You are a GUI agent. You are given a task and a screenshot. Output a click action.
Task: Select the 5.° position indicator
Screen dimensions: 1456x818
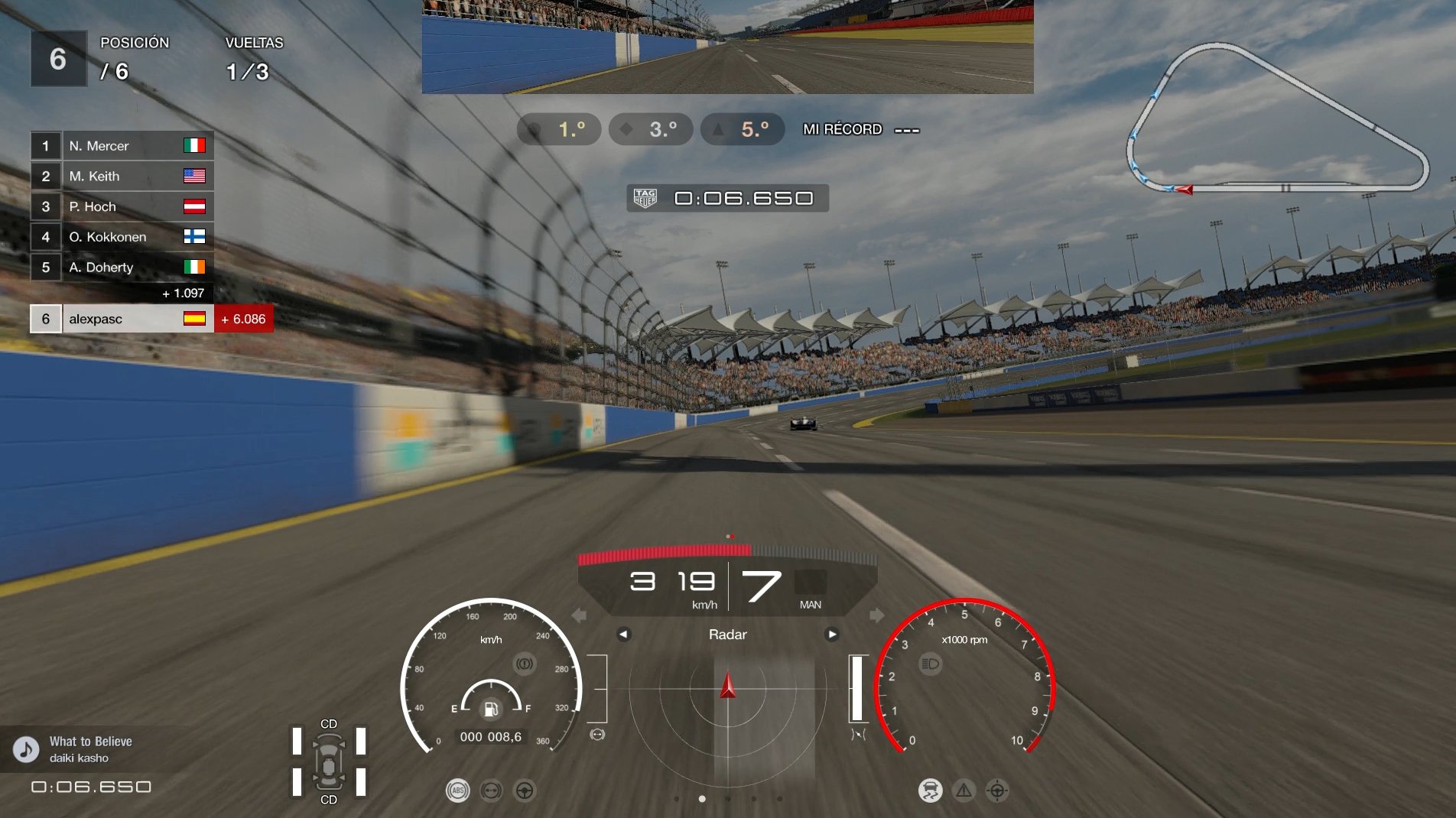click(741, 129)
